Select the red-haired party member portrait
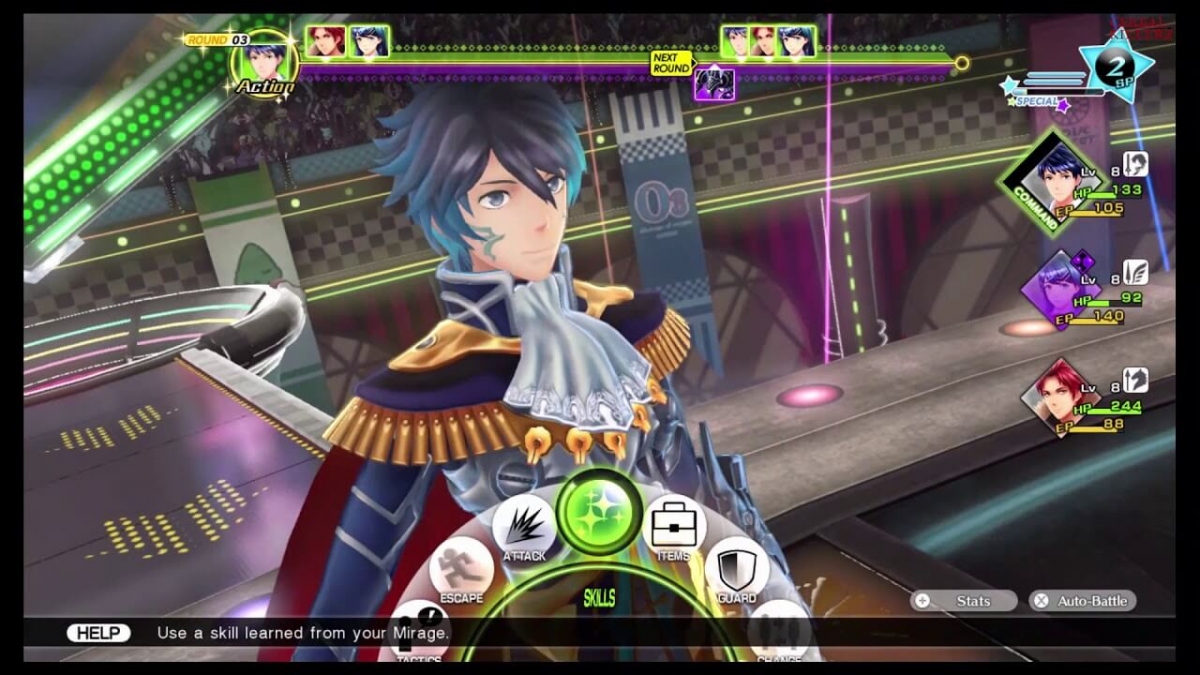Screen dimensions: 1200x675 coord(1058,400)
